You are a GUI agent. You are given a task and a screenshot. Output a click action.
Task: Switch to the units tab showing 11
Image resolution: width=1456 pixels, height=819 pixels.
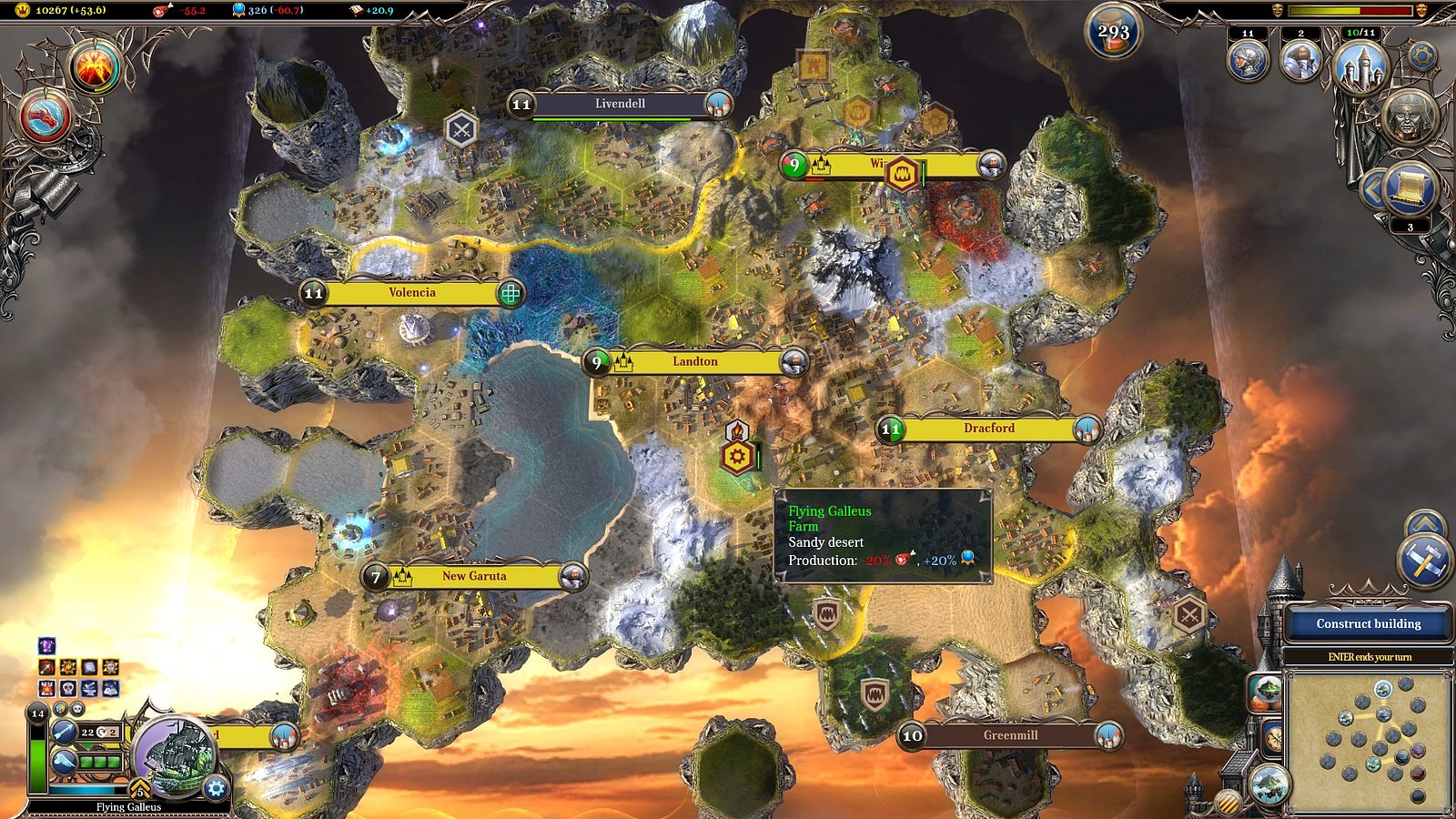[1247, 61]
